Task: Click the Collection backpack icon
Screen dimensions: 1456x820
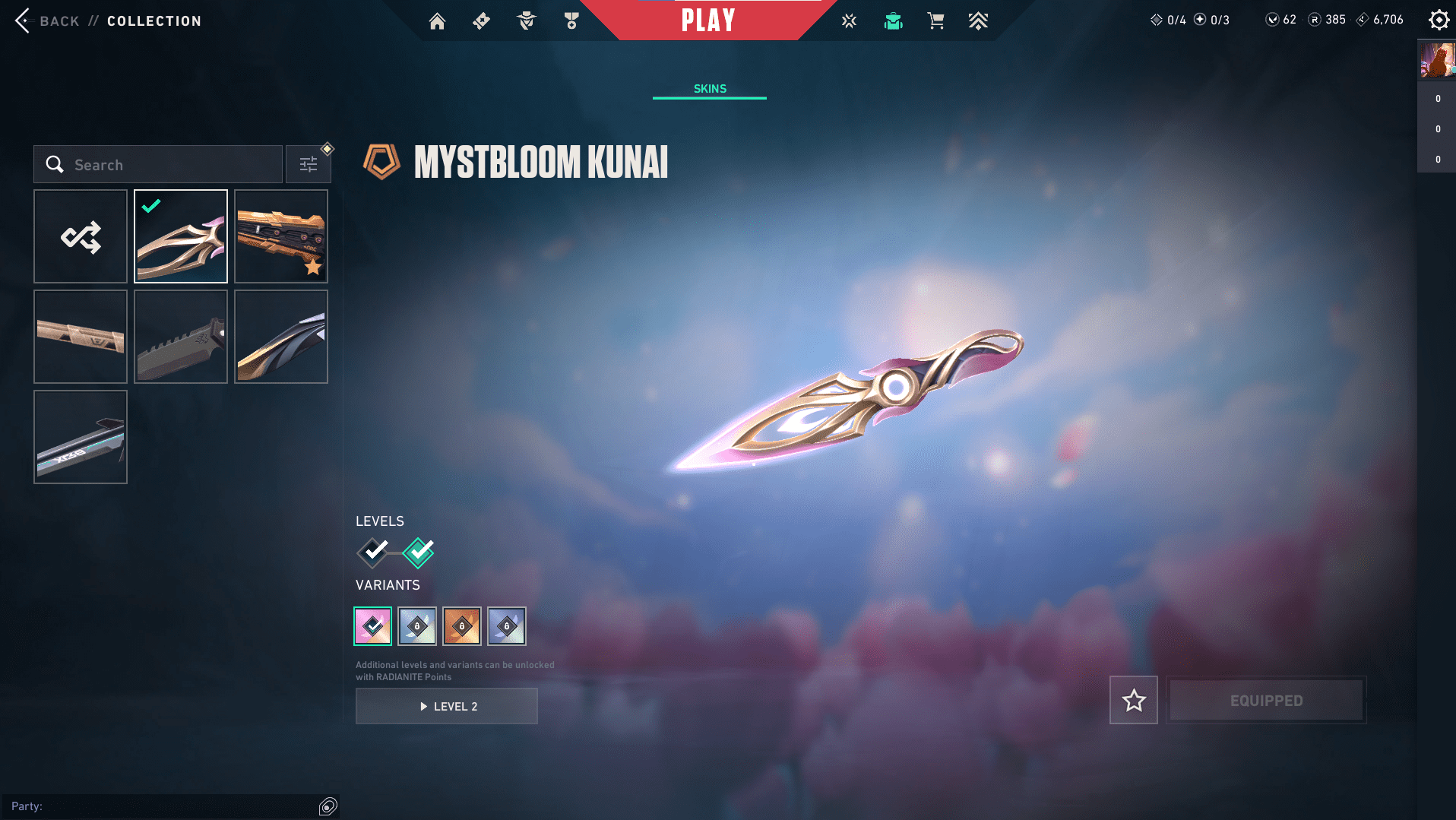Action: [x=894, y=21]
